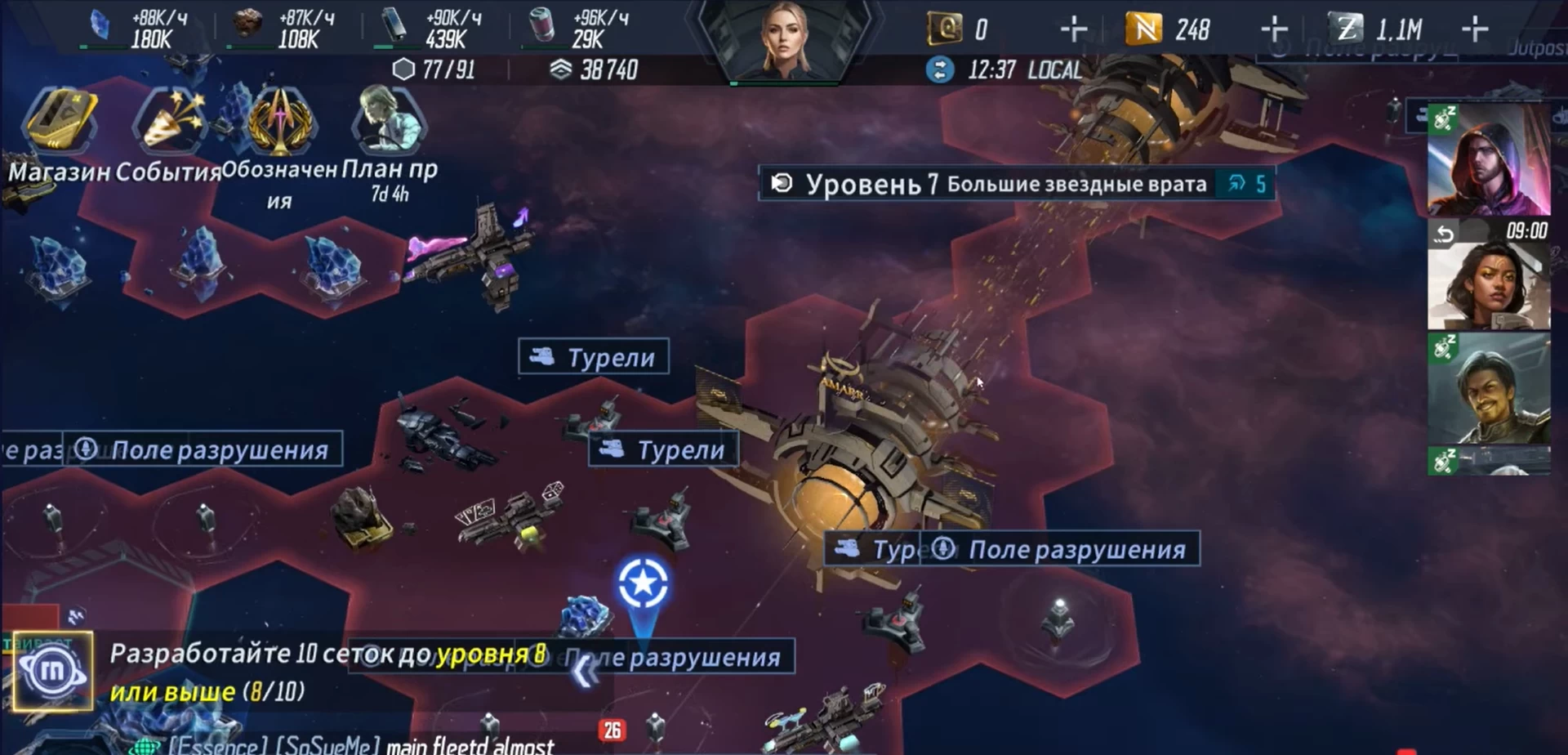
Task: Open the blonde commander profile portrait
Action: [784, 41]
